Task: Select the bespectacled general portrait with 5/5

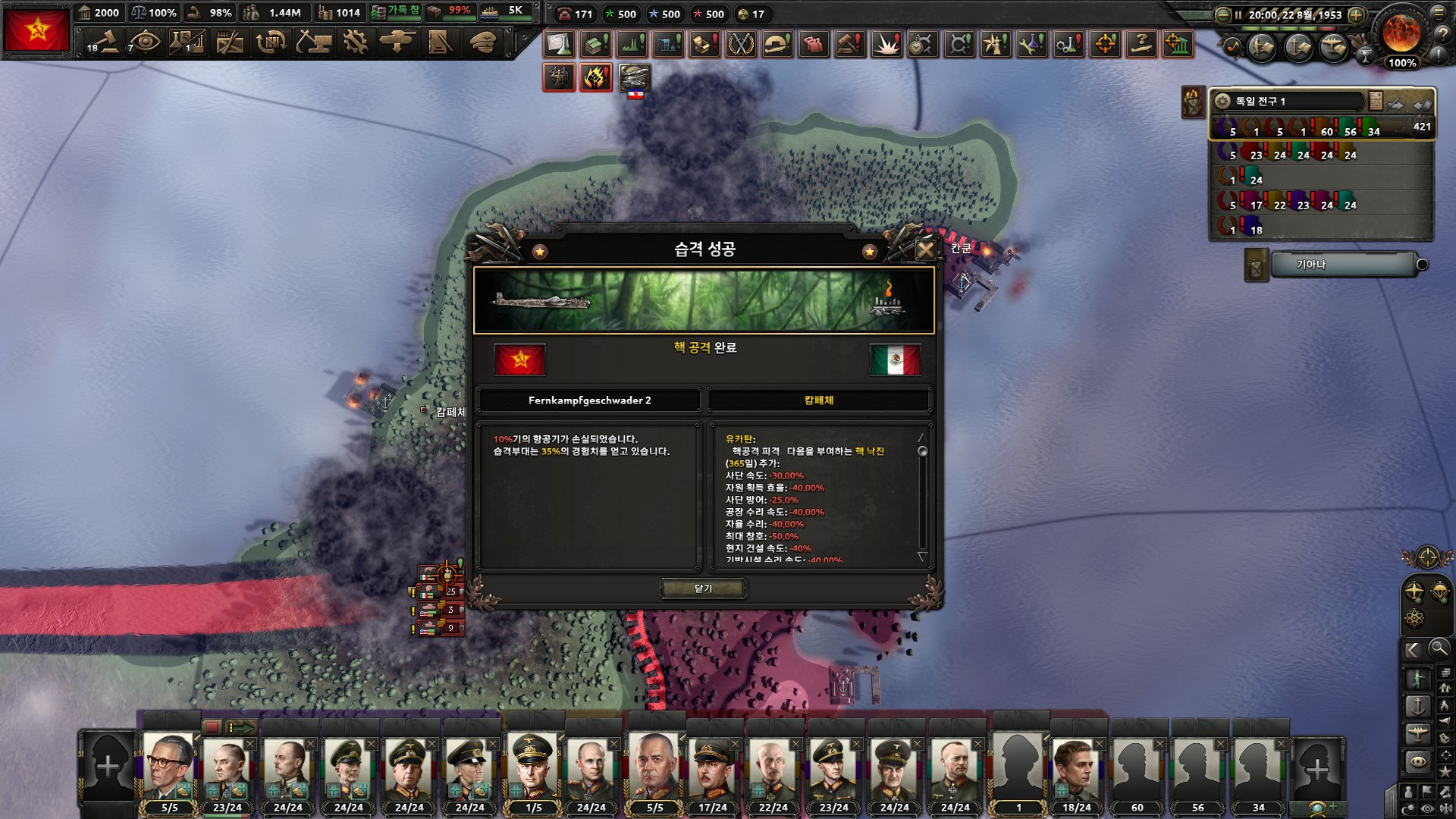Action: pyautogui.click(x=168, y=766)
